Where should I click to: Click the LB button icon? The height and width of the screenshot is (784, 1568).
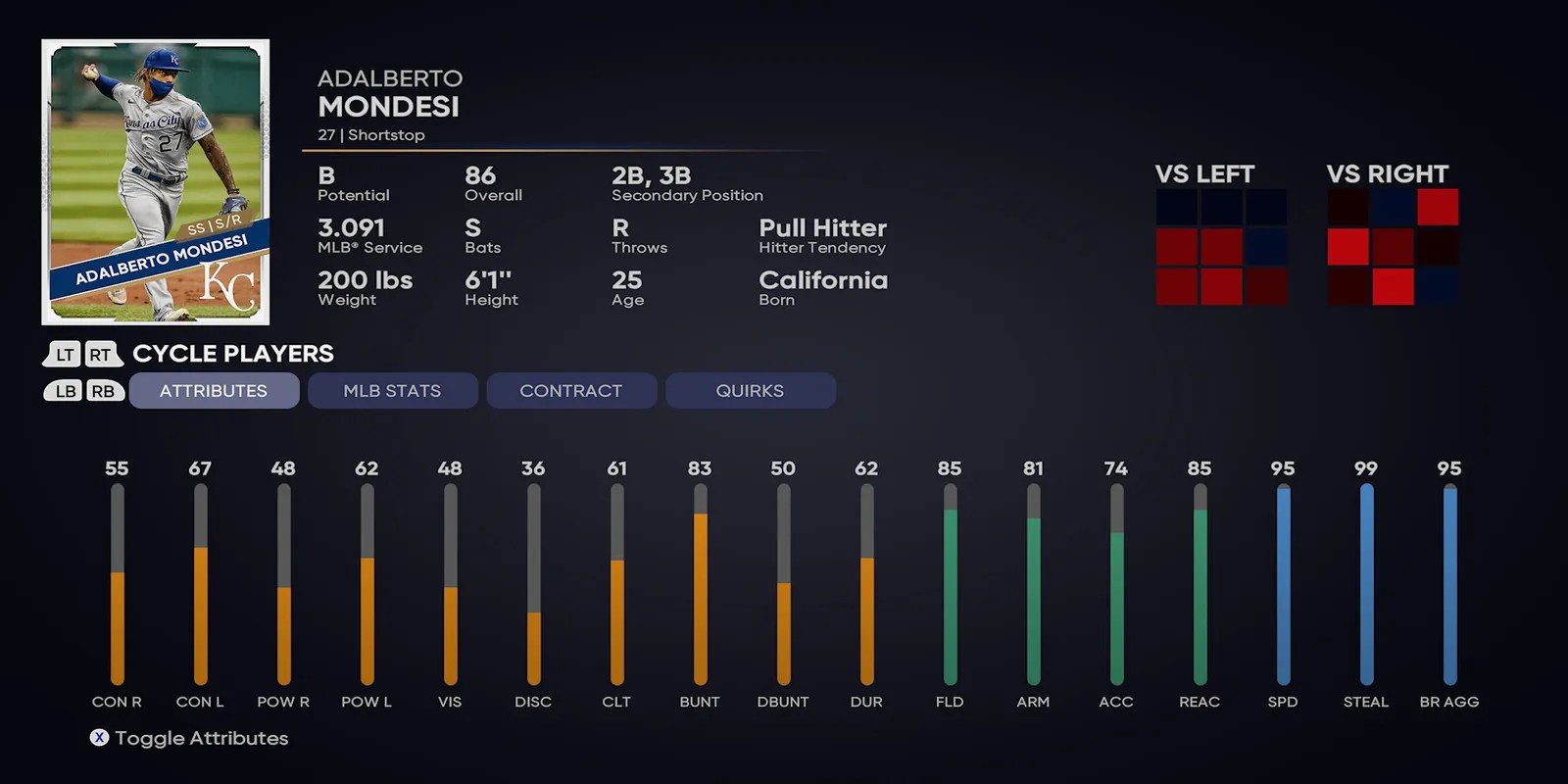click(x=63, y=390)
